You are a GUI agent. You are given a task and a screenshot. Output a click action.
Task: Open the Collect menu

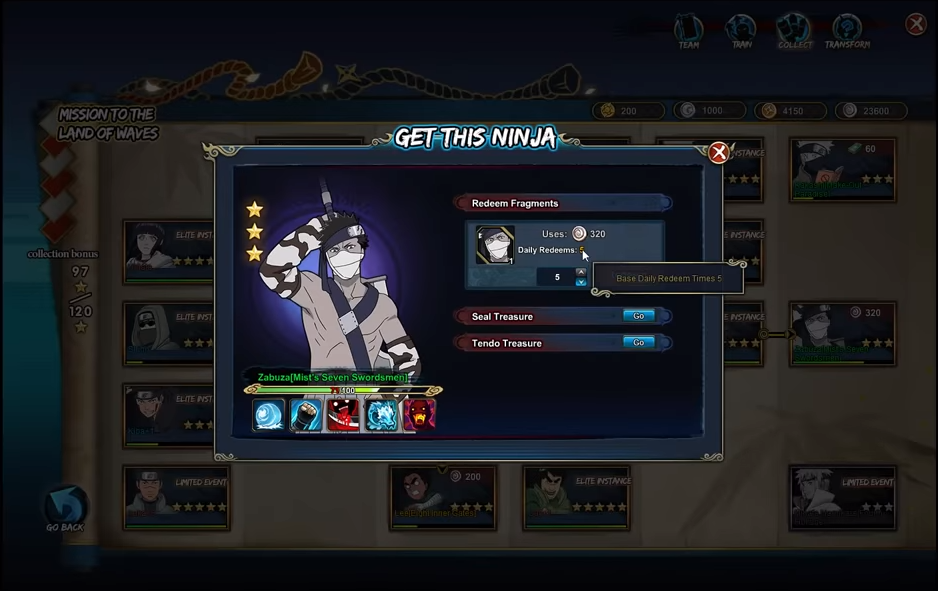coord(794,31)
